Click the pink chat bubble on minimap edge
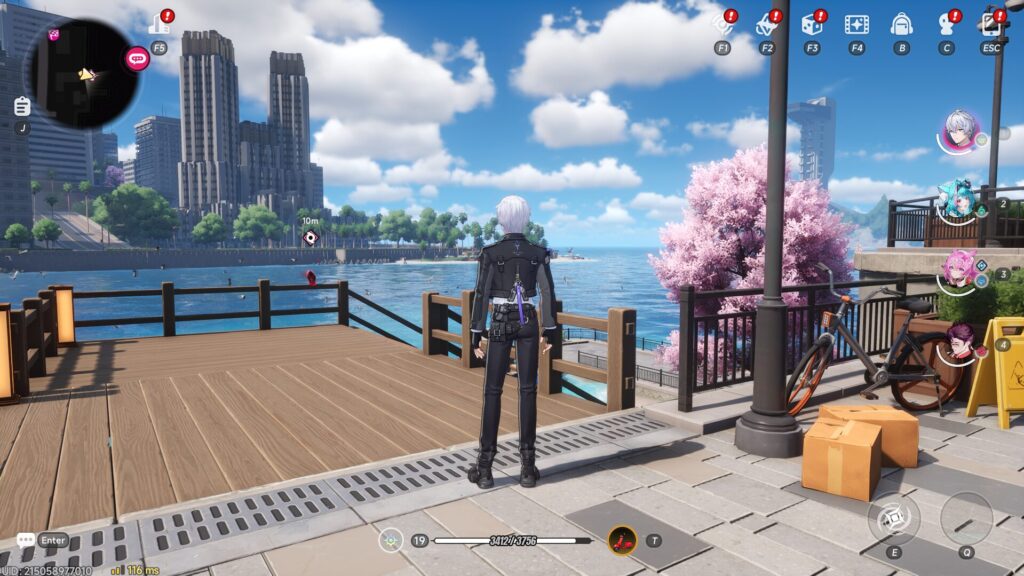Image resolution: width=1024 pixels, height=576 pixels. (137, 59)
